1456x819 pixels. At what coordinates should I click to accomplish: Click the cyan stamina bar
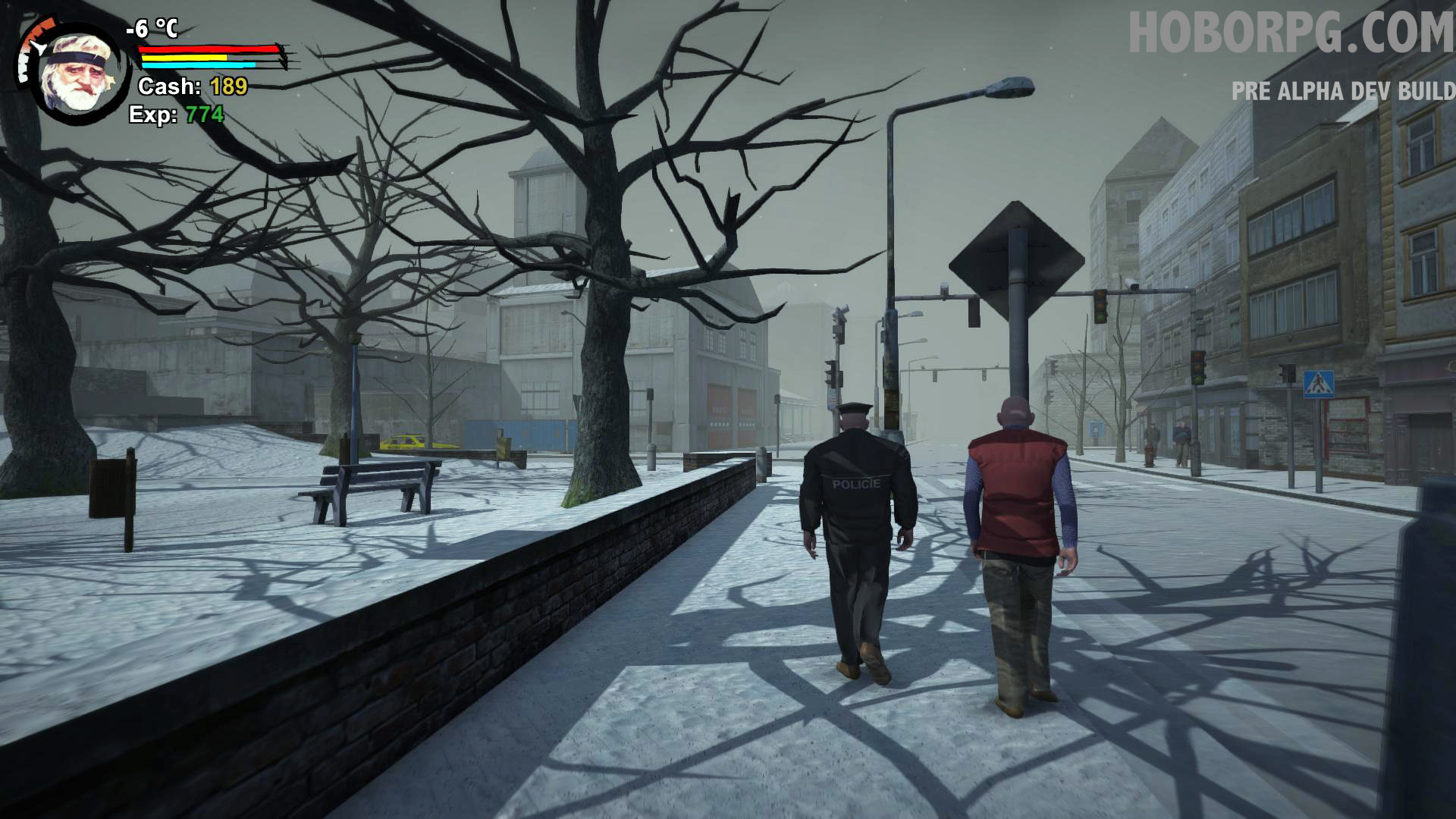pyautogui.click(x=199, y=65)
